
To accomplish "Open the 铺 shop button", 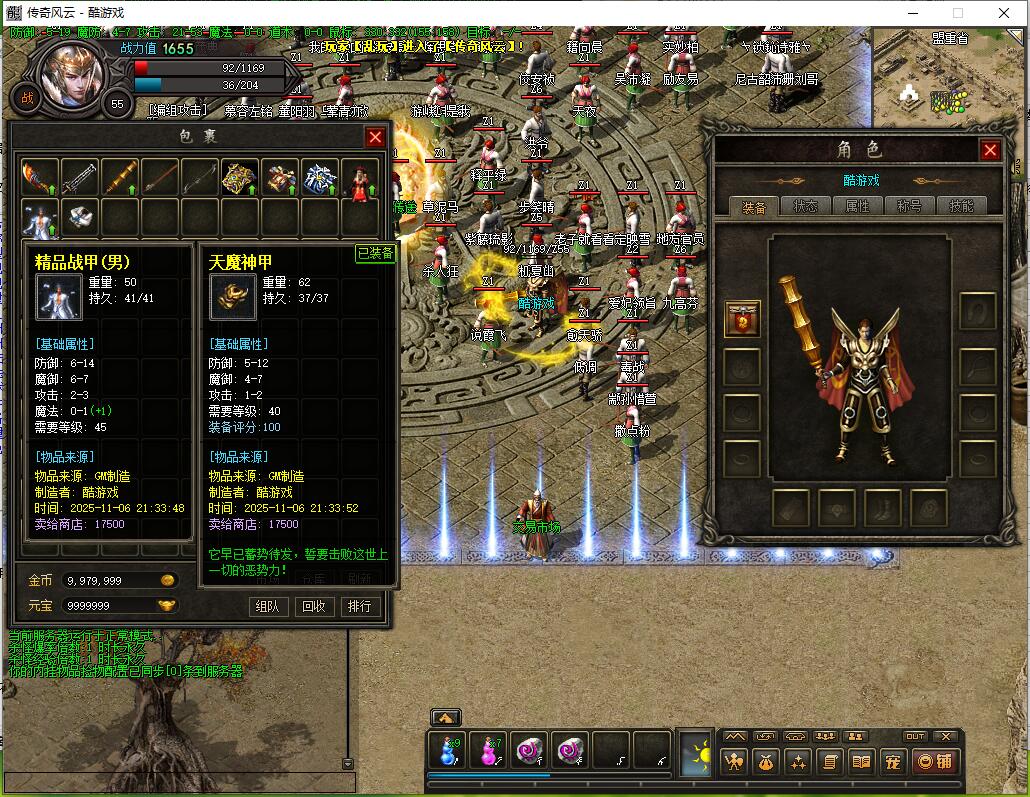I will tap(935, 761).
